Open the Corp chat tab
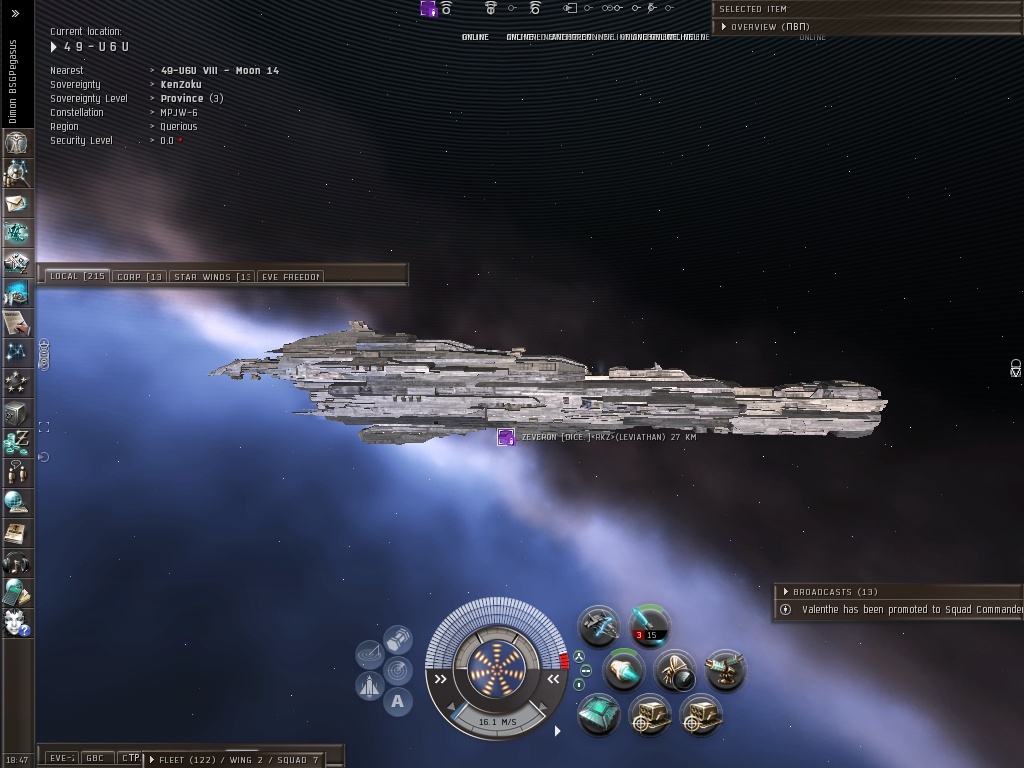 (x=139, y=276)
